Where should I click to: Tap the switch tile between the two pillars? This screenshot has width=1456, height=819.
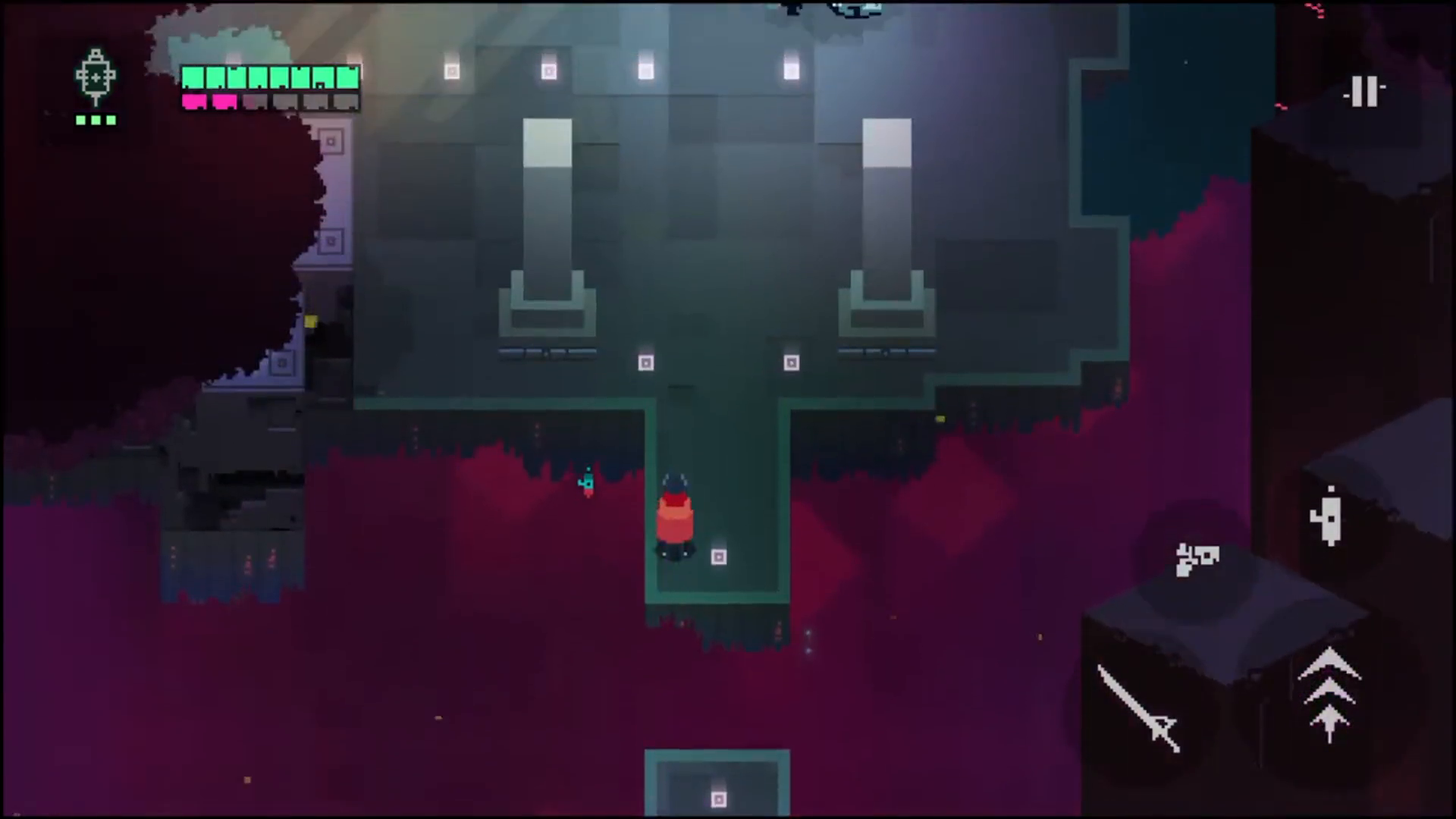[x=645, y=363]
